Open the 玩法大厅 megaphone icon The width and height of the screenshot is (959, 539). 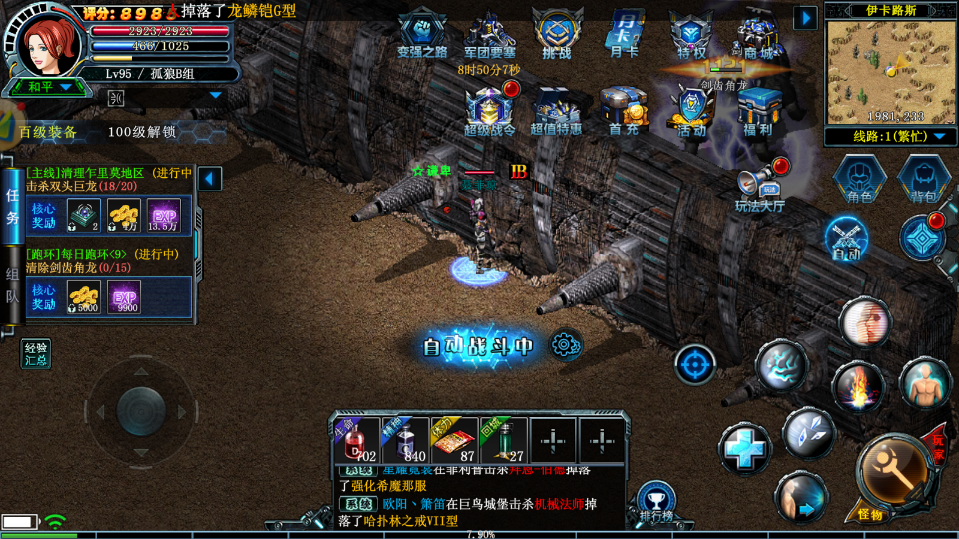tap(760, 187)
